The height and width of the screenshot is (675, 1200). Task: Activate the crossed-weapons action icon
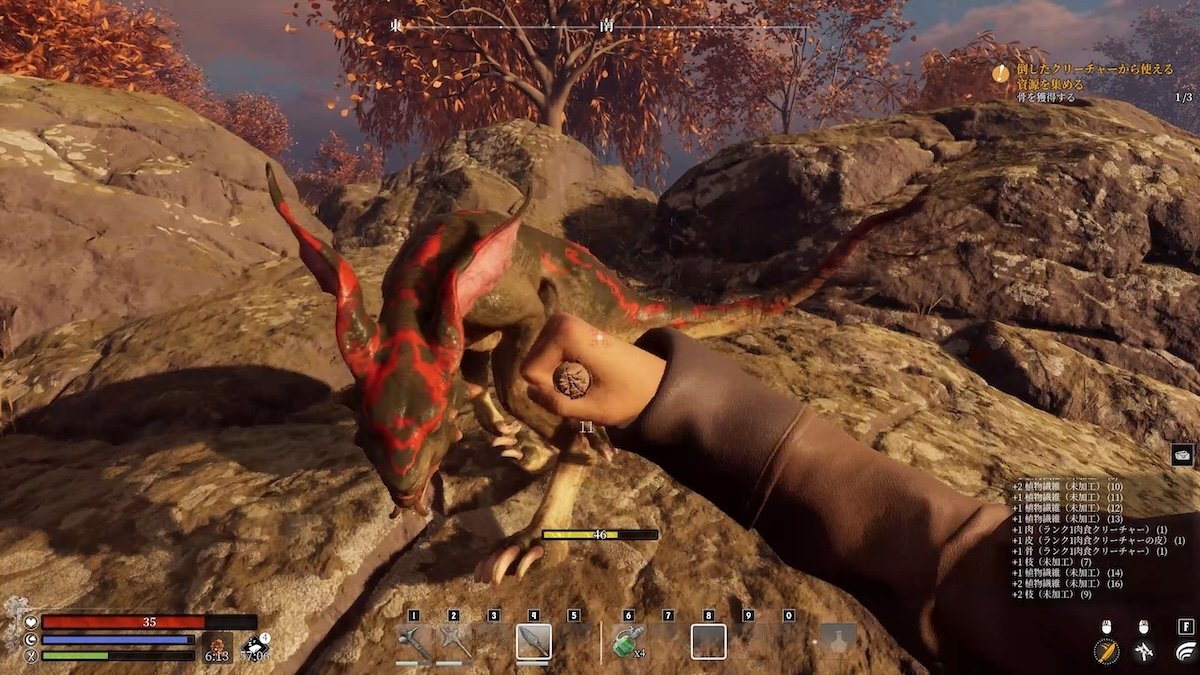coord(1144,652)
